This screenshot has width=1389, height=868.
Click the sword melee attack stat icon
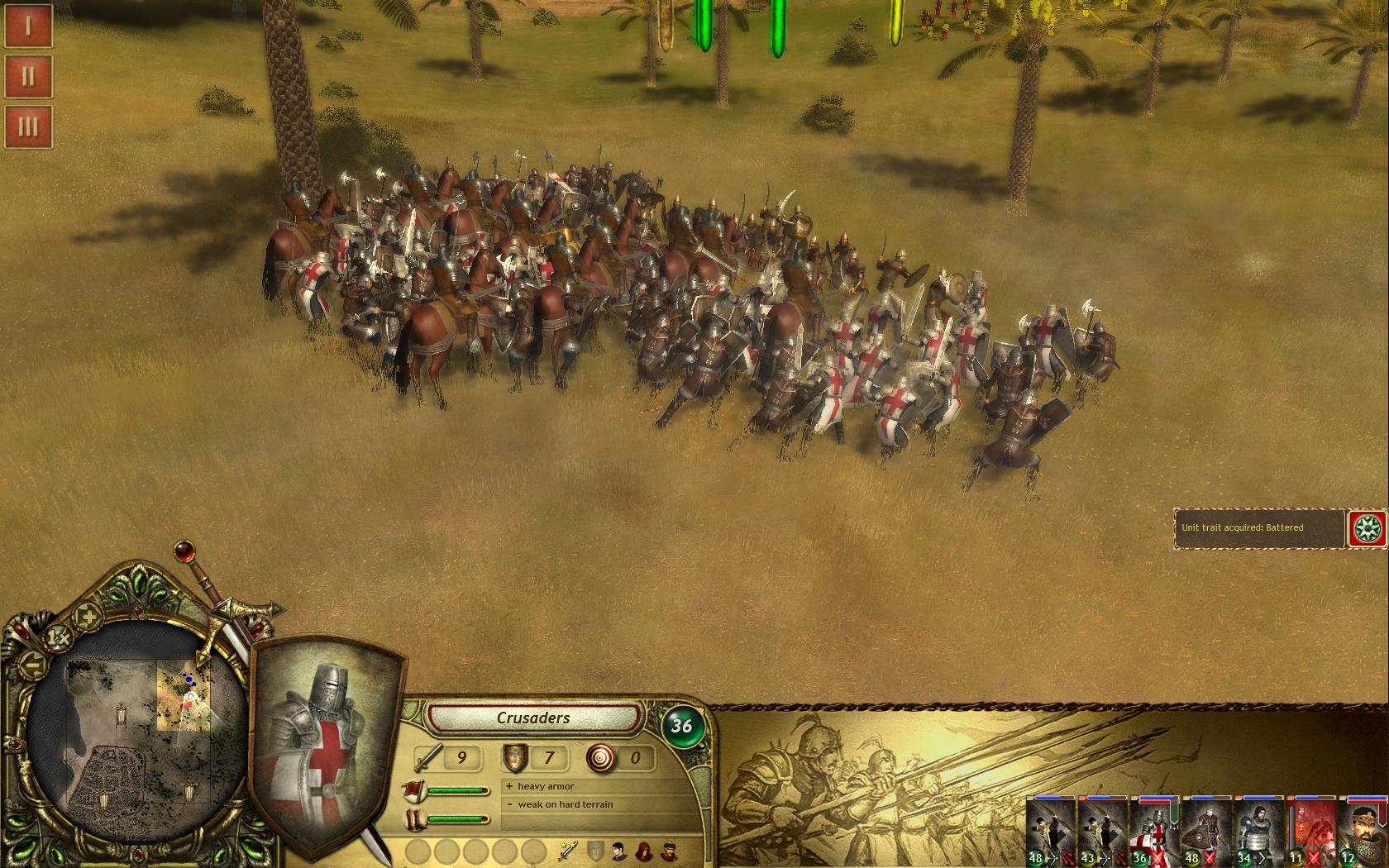point(428,756)
